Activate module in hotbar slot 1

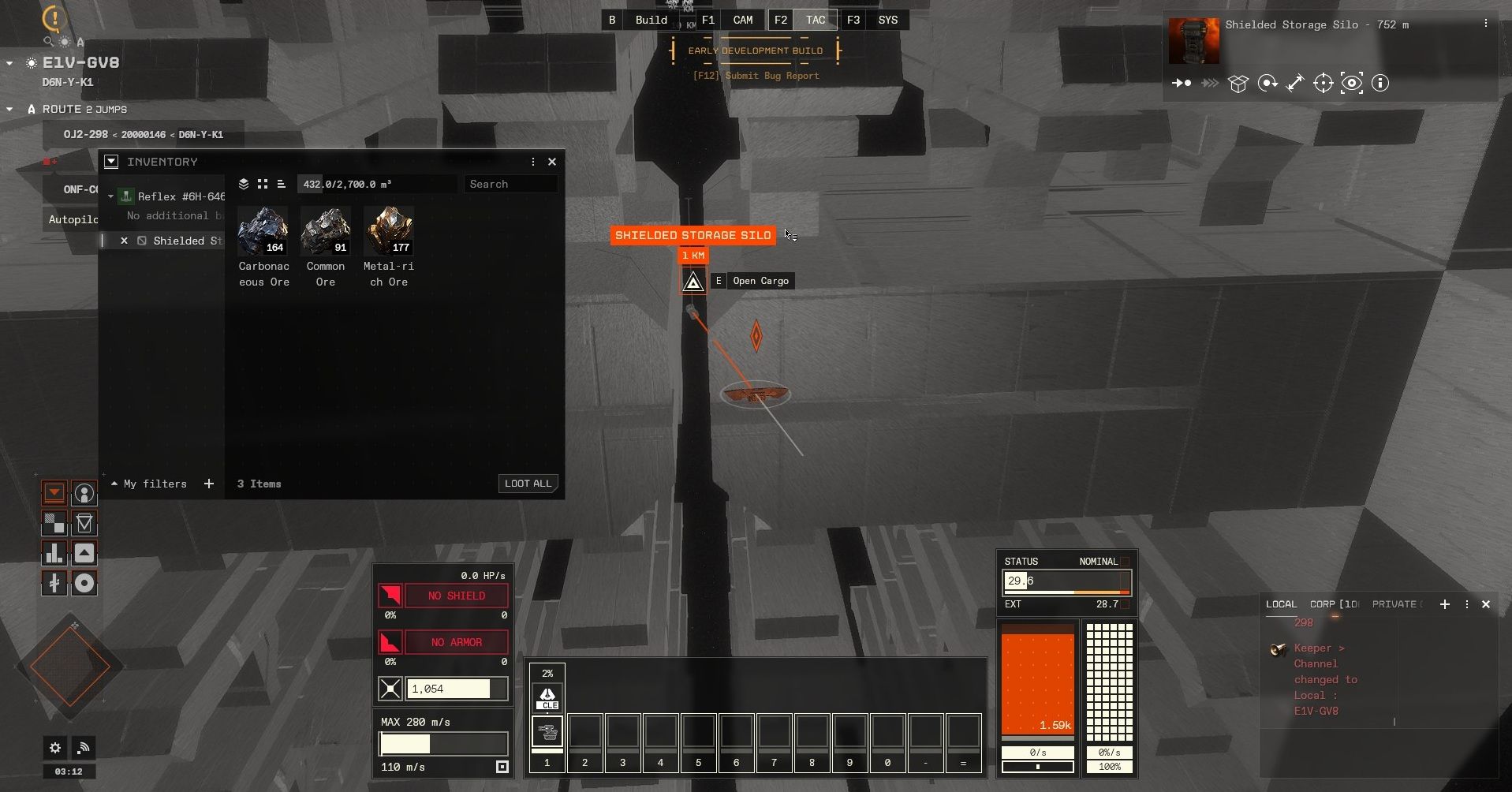click(547, 732)
